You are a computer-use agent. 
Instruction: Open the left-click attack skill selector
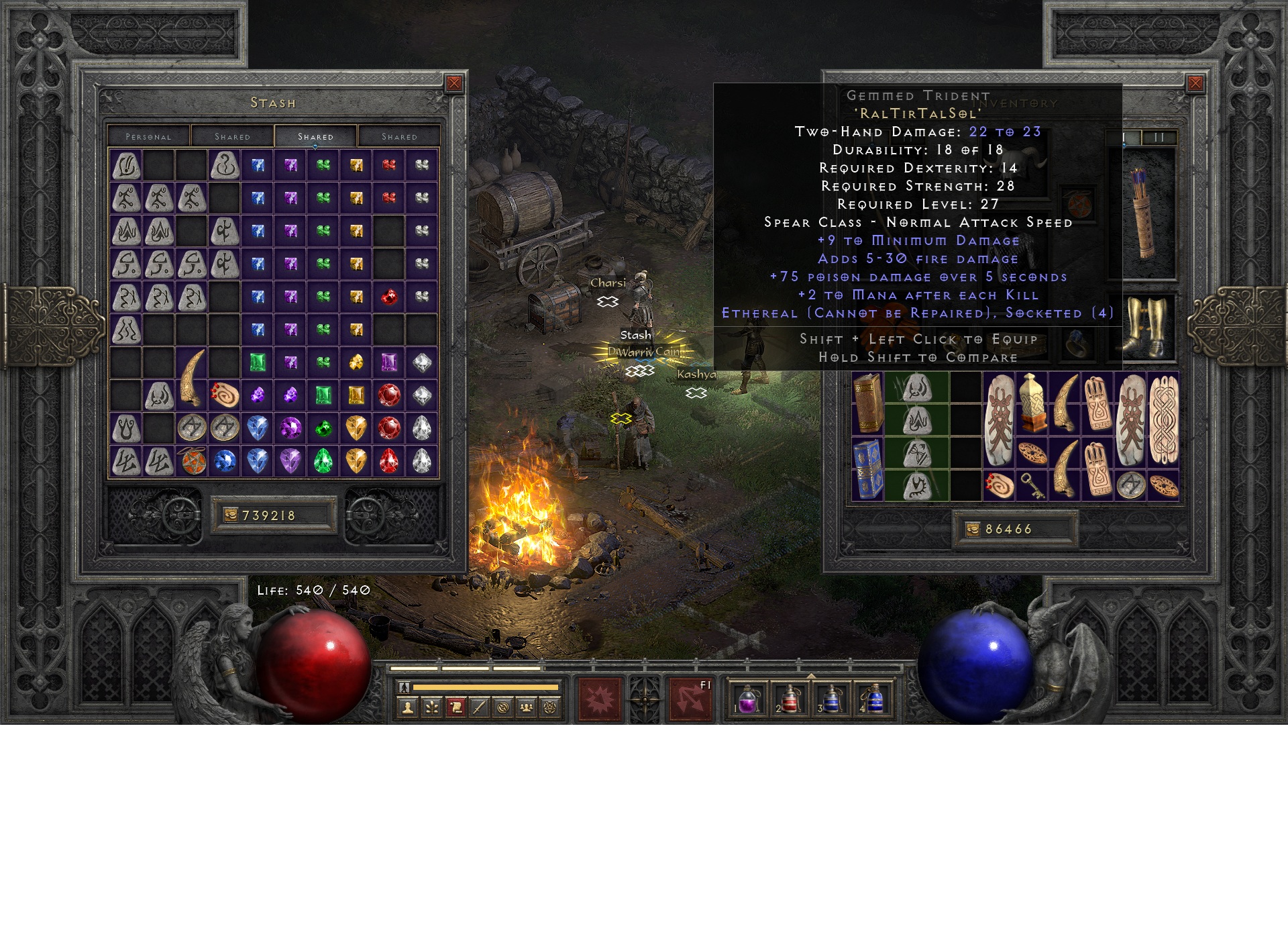(x=600, y=699)
